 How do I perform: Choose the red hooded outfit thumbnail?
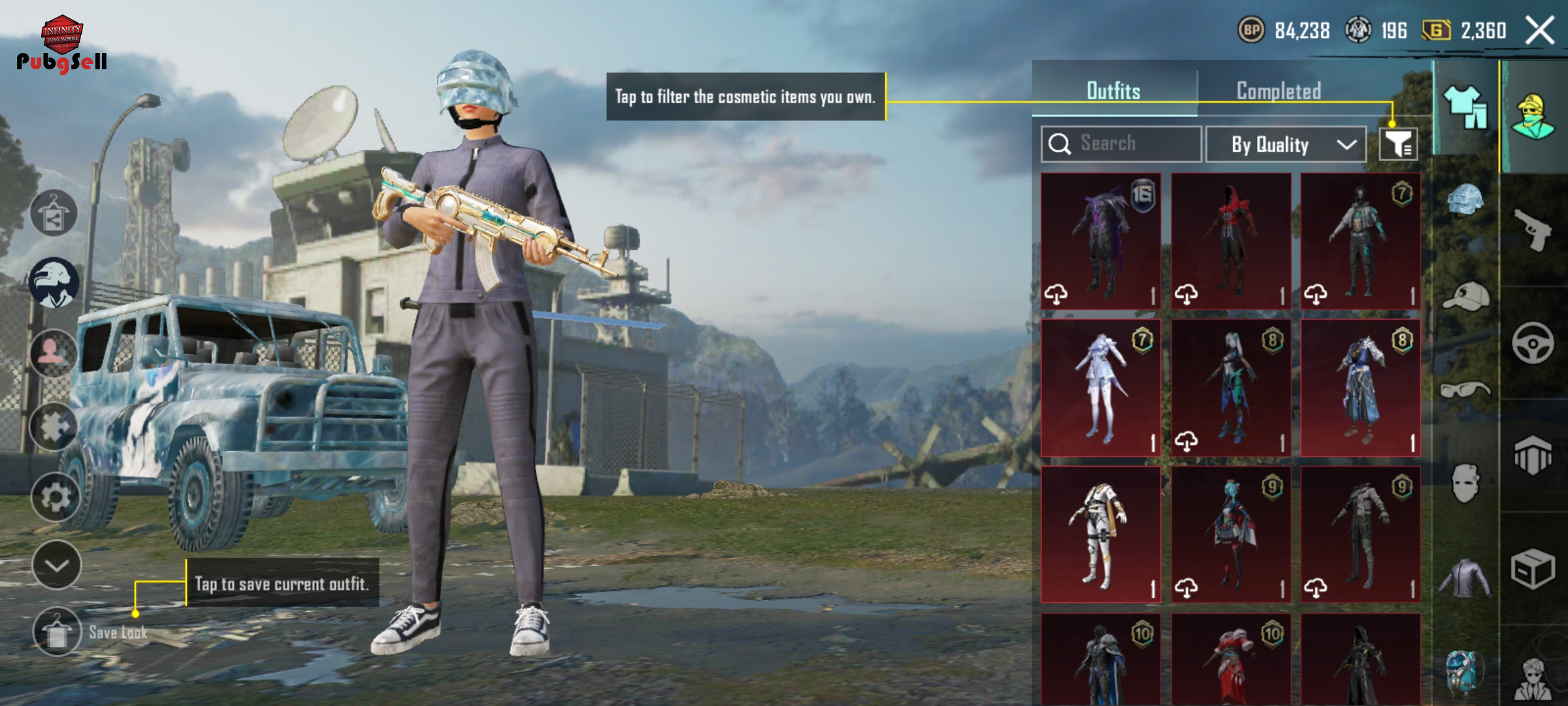pyautogui.click(x=1231, y=241)
